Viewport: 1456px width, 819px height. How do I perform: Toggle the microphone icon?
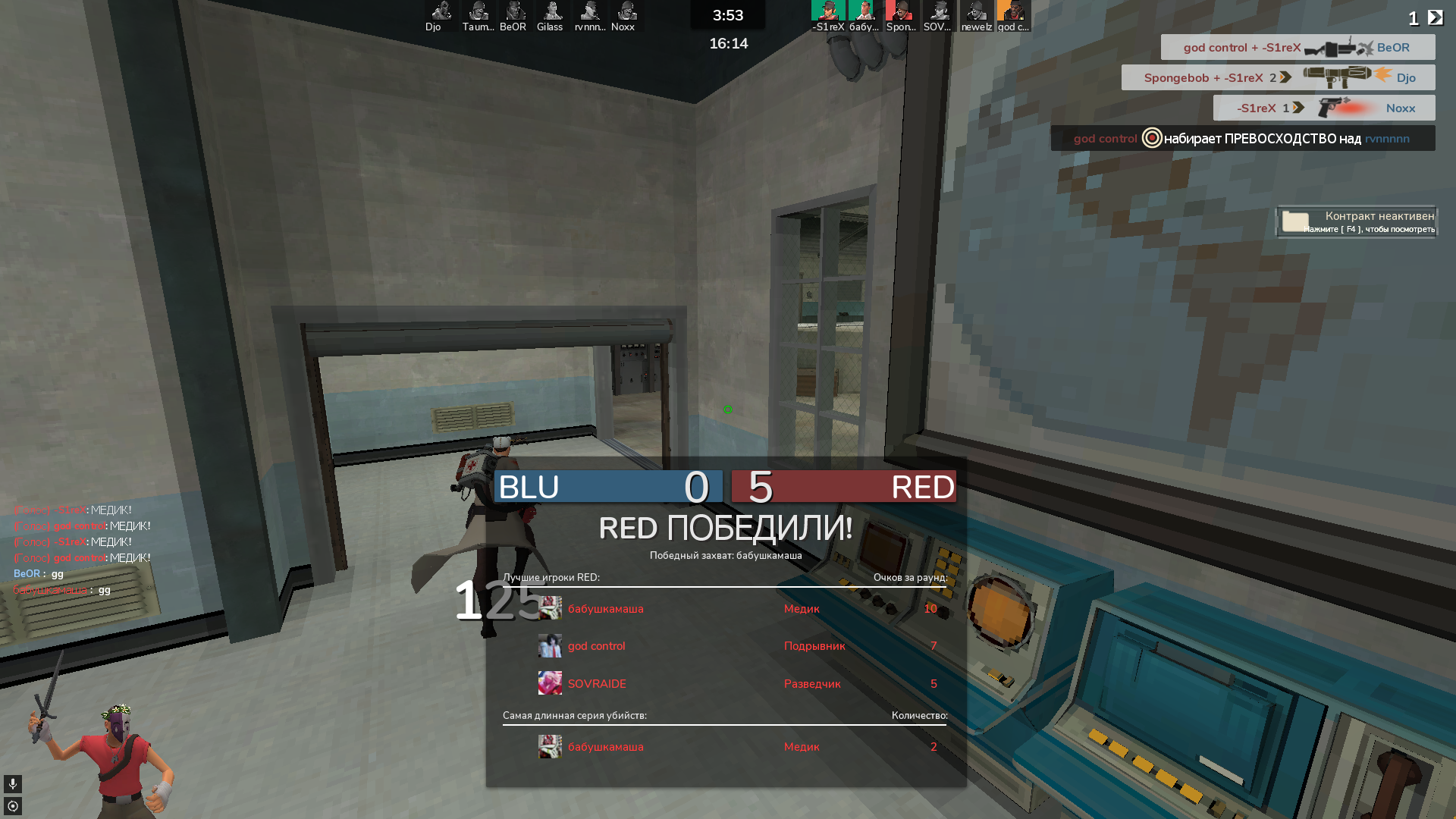[13, 783]
